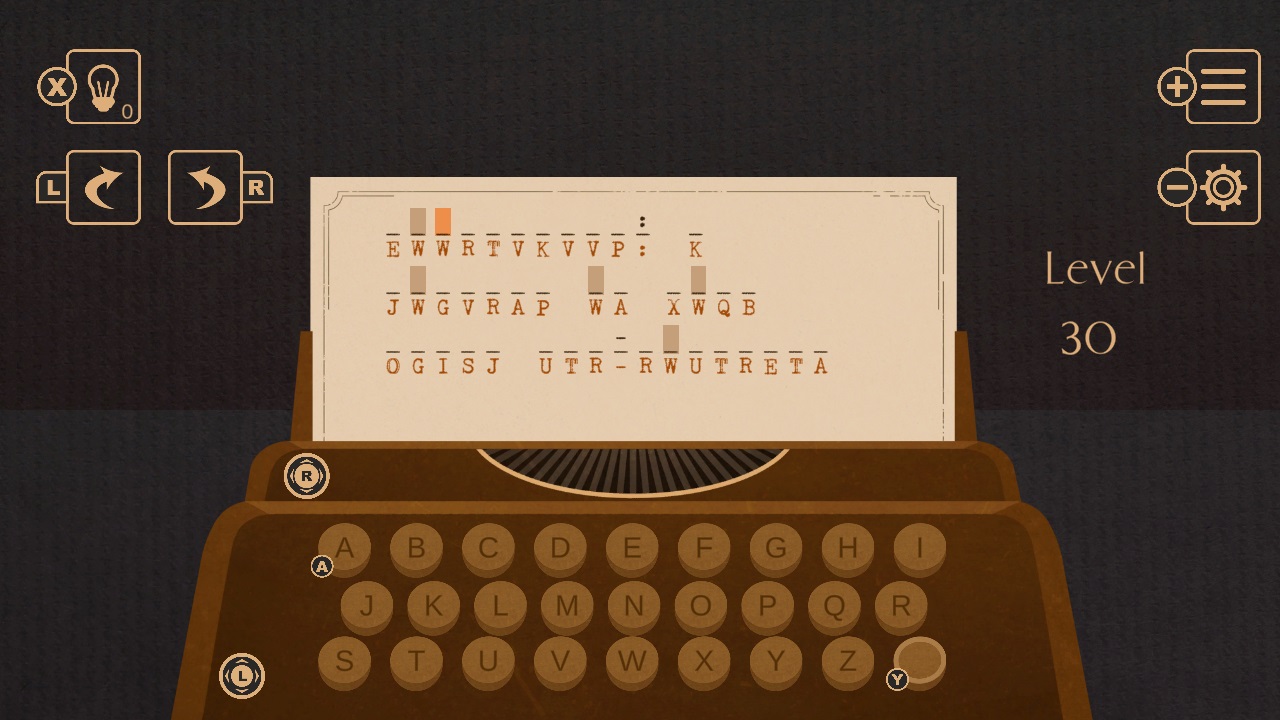Click the L button marker near keyboard

[x=241, y=676]
